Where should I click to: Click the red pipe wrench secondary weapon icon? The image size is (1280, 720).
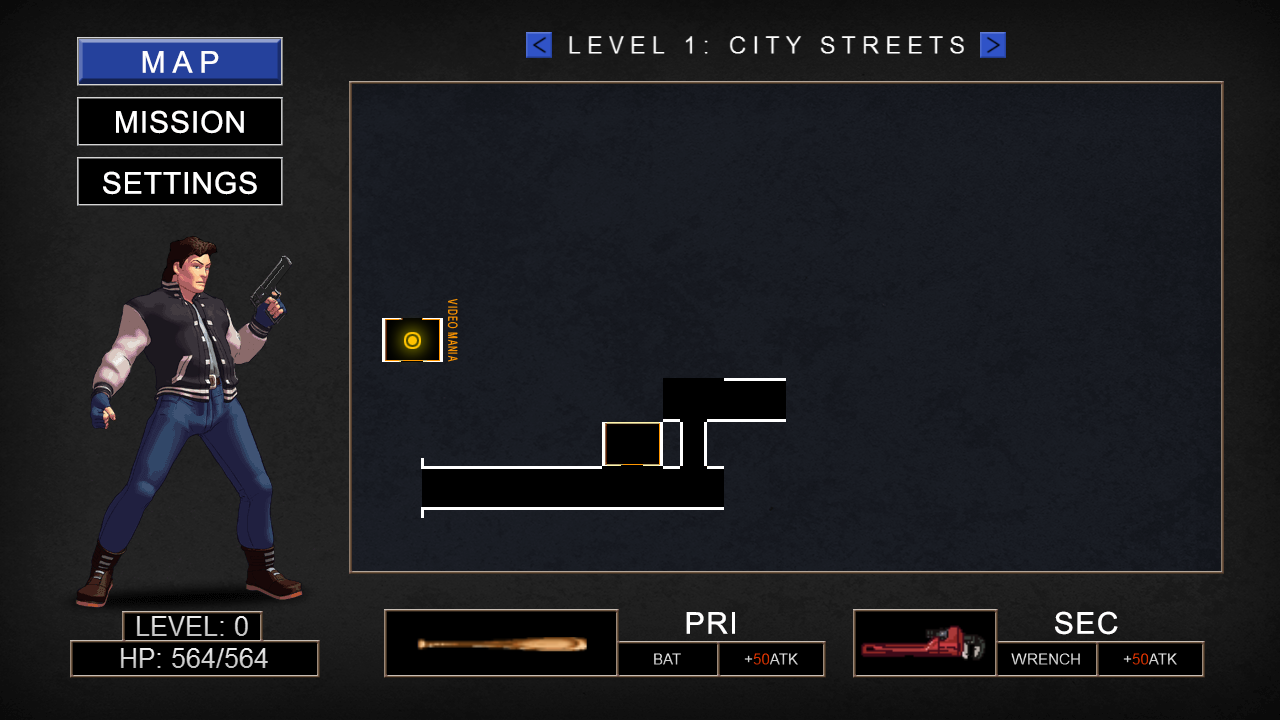[x=925, y=640]
